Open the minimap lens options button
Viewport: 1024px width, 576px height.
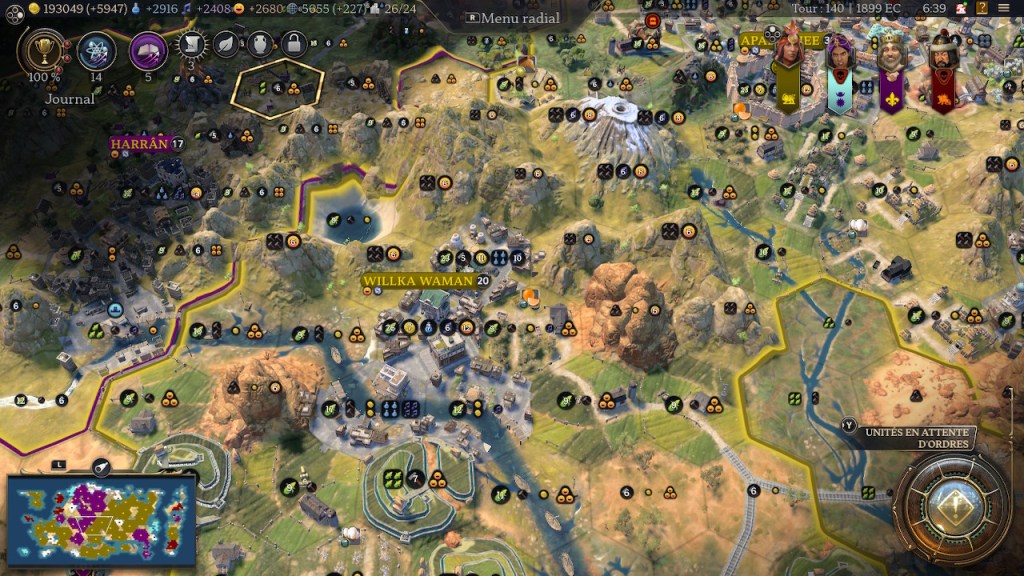pyautogui.click(x=101, y=466)
